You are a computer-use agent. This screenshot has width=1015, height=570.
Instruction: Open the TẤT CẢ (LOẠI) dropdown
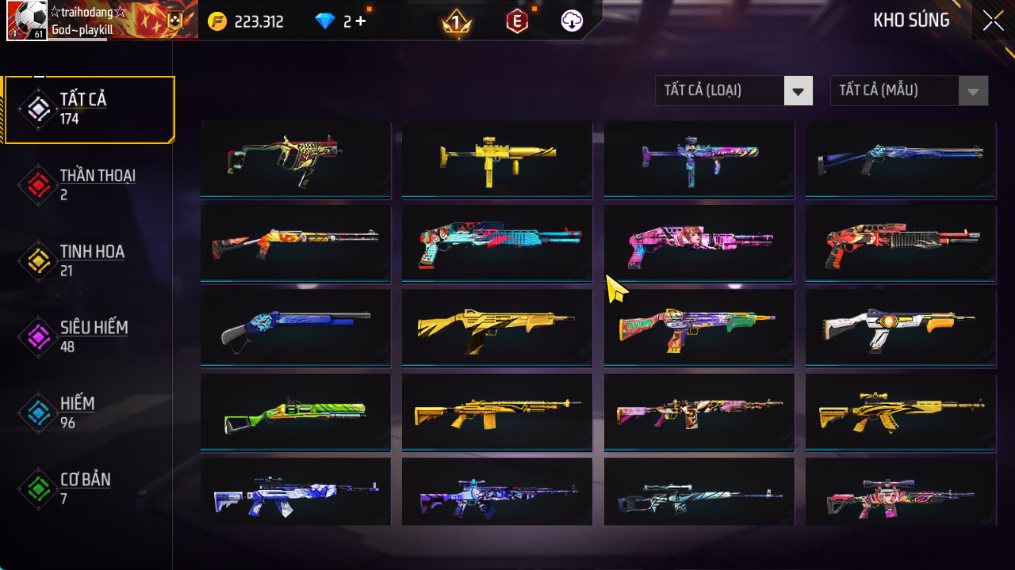(x=734, y=91)
